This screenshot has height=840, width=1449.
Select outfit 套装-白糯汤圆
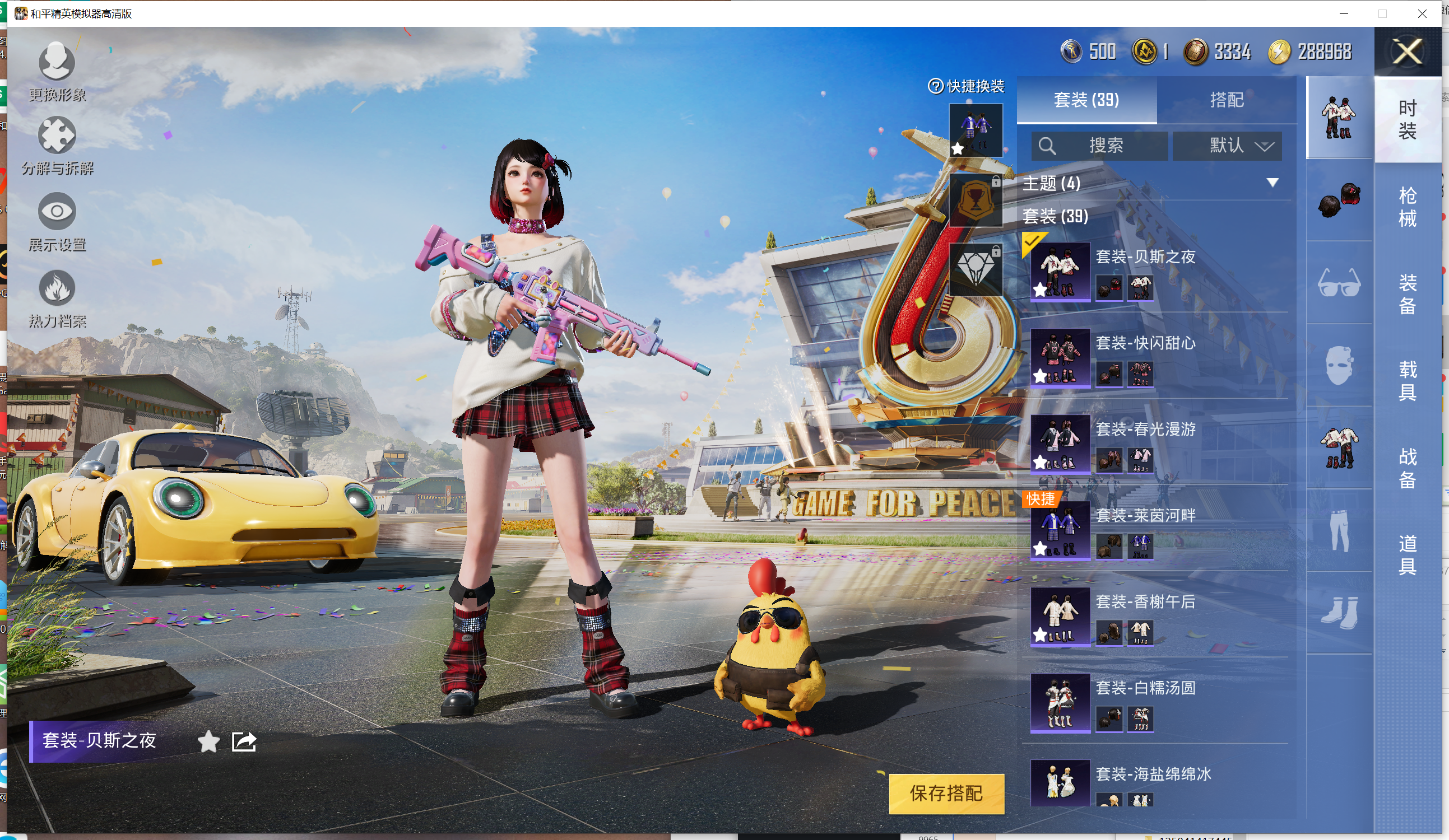coord(1061,702)
